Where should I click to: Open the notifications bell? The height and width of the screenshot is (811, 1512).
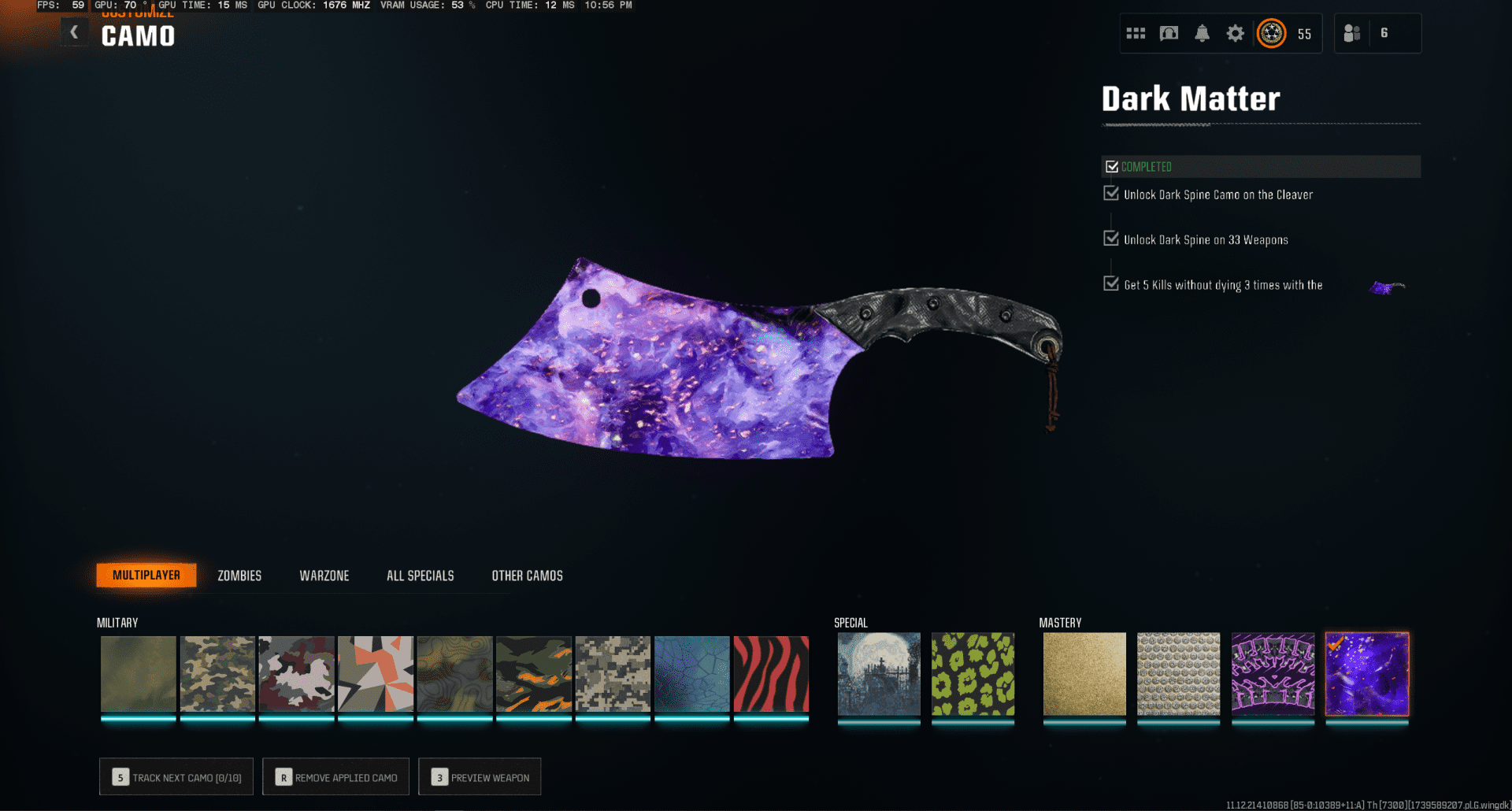(1202, 33)
